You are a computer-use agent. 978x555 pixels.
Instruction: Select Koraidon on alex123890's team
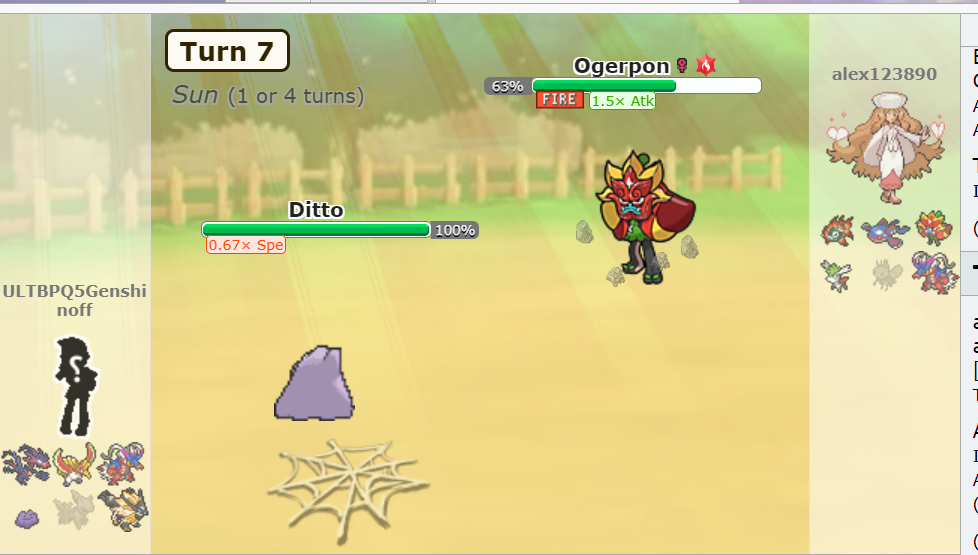coord(934,272)
